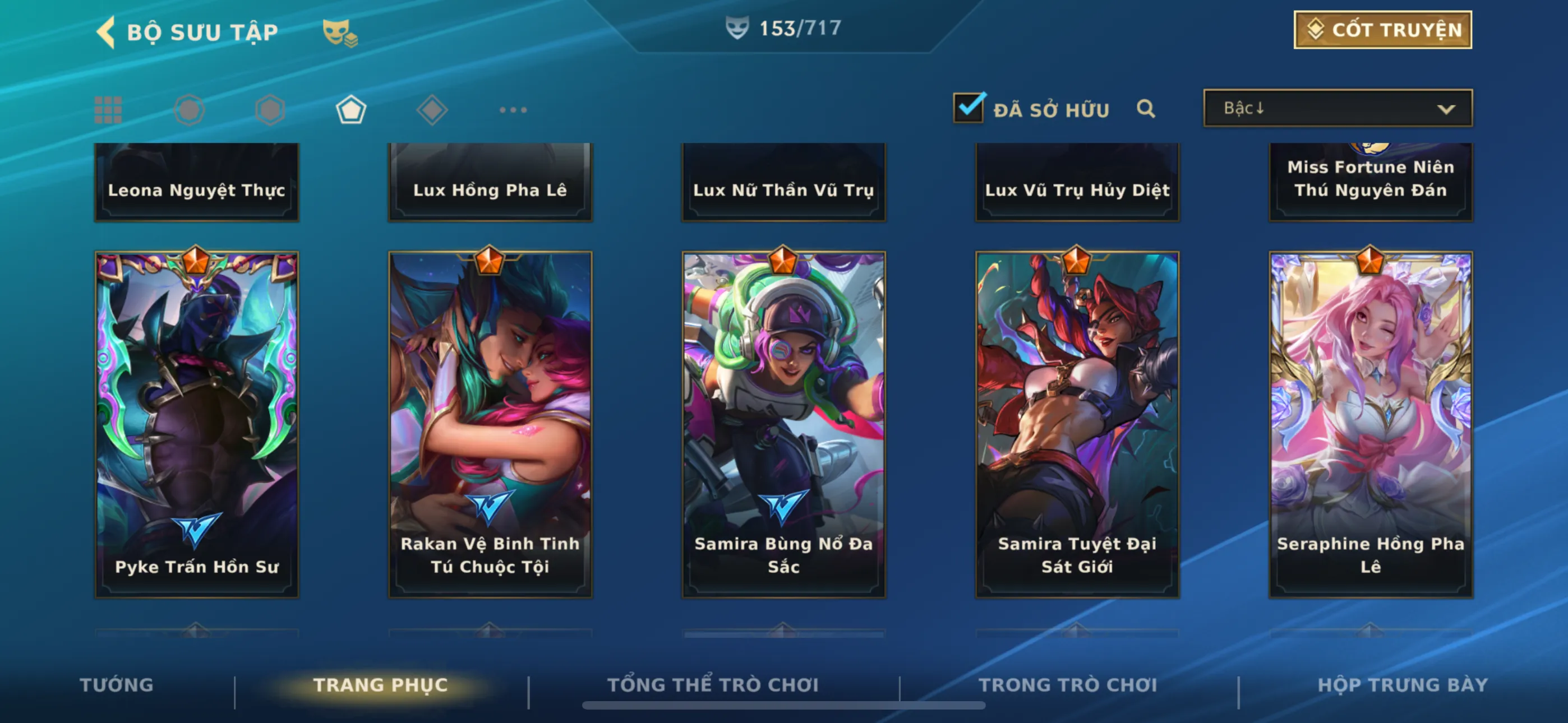Image resolution: width=1568 pixels, height=723 pixels.
Task: Choose Rakan Vệ Binh Tinh Tú Chuộc Tội
Action: (x=490, y=424)
